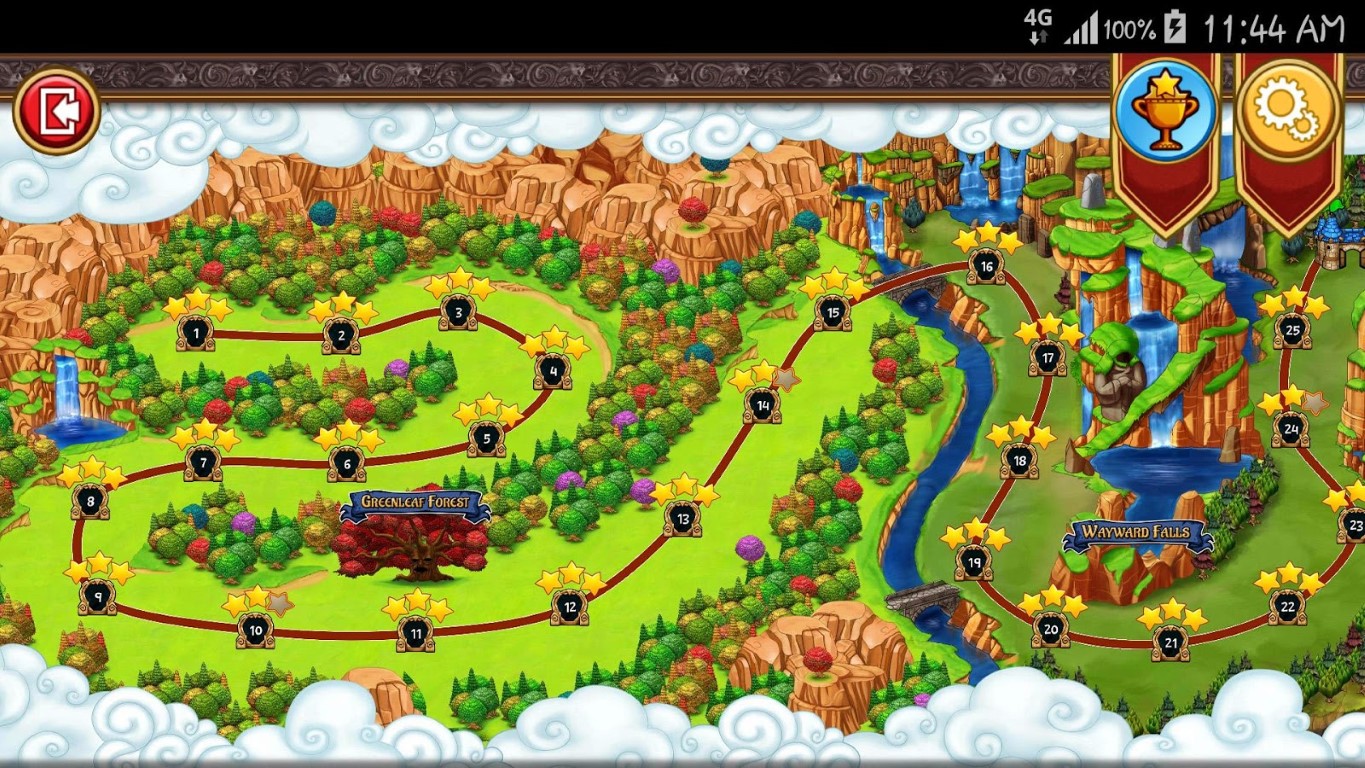
Task: Select level 4 on the forest path
Action: click(551, 371)
